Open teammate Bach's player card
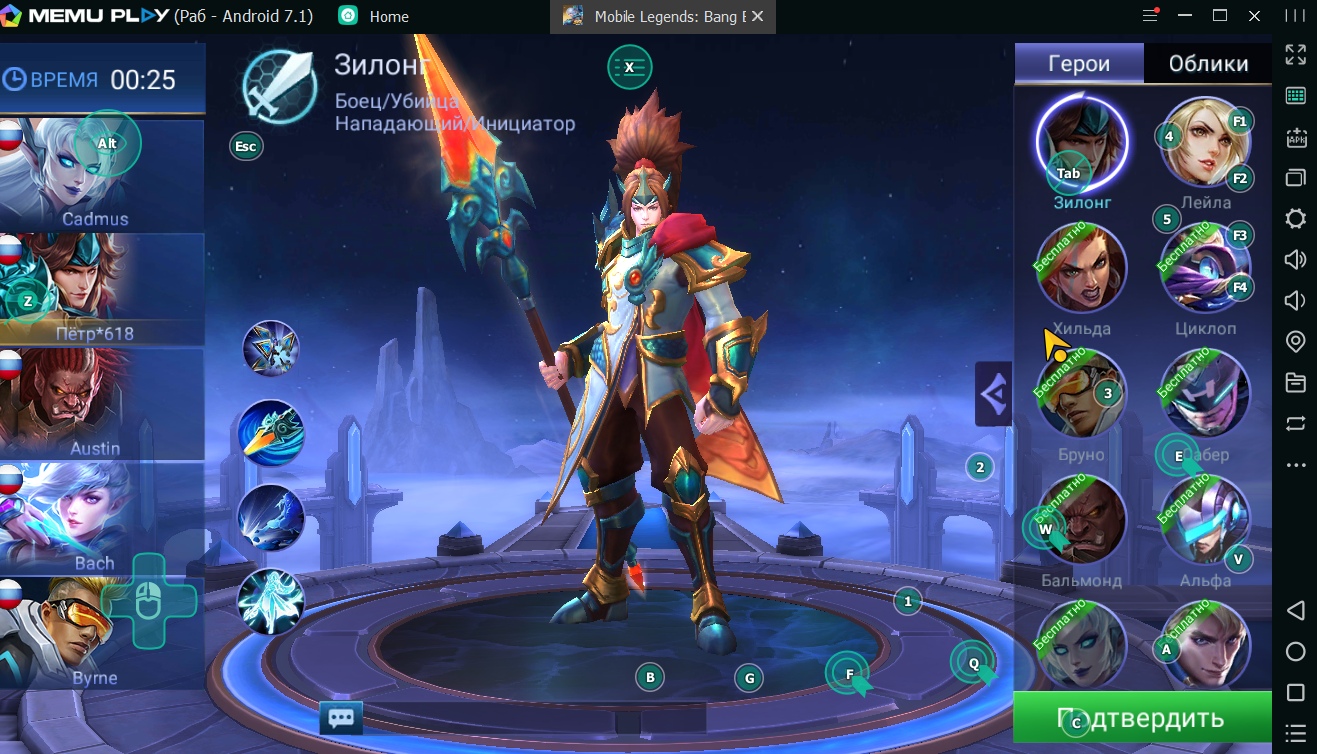This screenshot has height=754, width=1317. (x=101, y=518)
